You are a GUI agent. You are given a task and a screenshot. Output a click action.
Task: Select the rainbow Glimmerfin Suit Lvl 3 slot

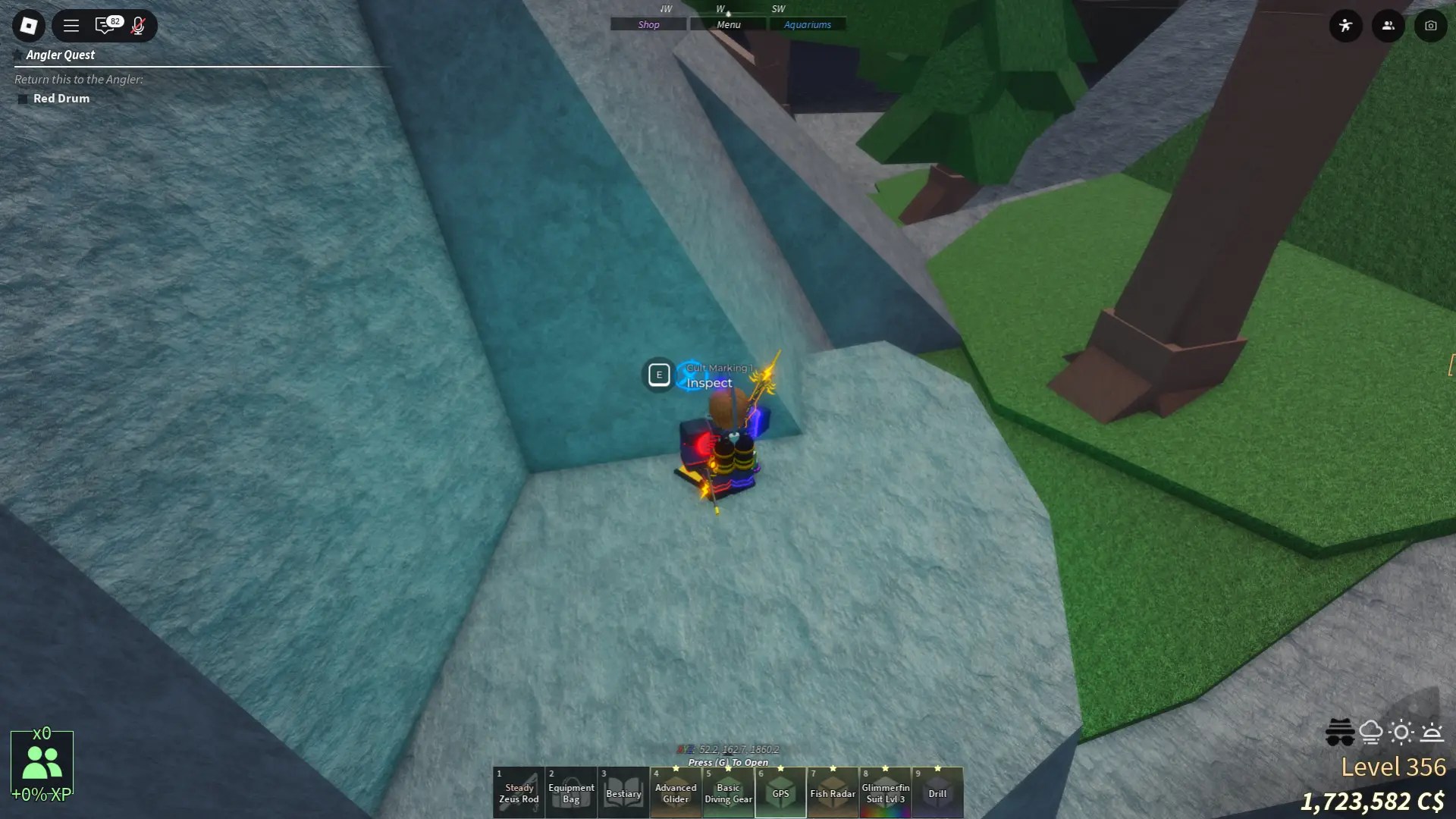point(885,792)
